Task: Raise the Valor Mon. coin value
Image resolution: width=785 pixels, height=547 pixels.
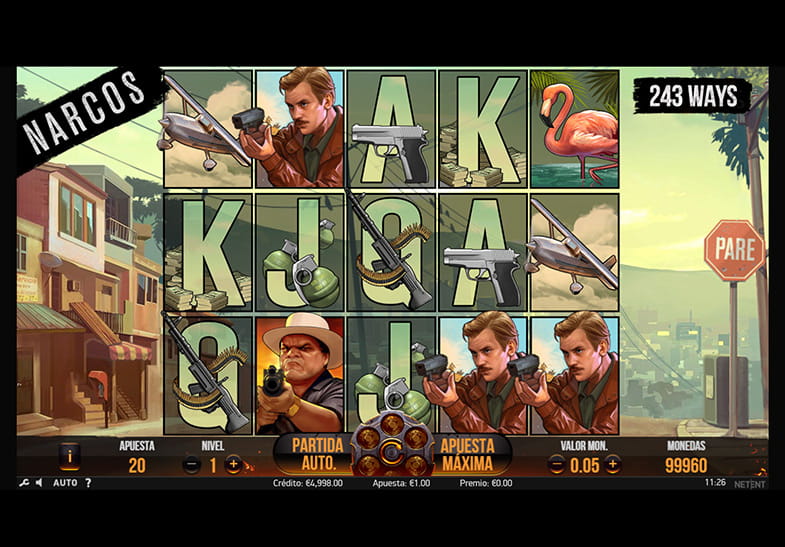Action: click(612, 464)
